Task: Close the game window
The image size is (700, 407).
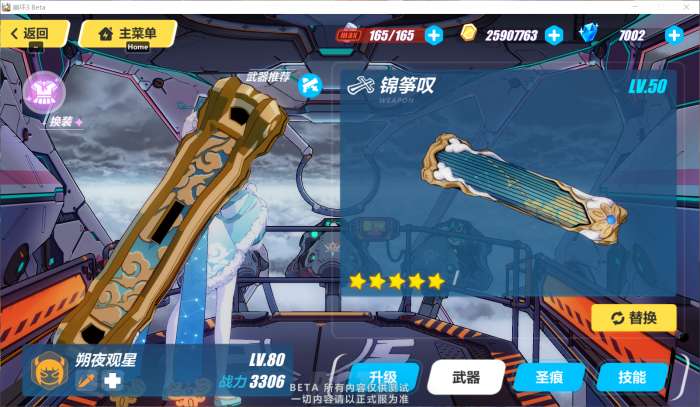Action: click(687, 7)
